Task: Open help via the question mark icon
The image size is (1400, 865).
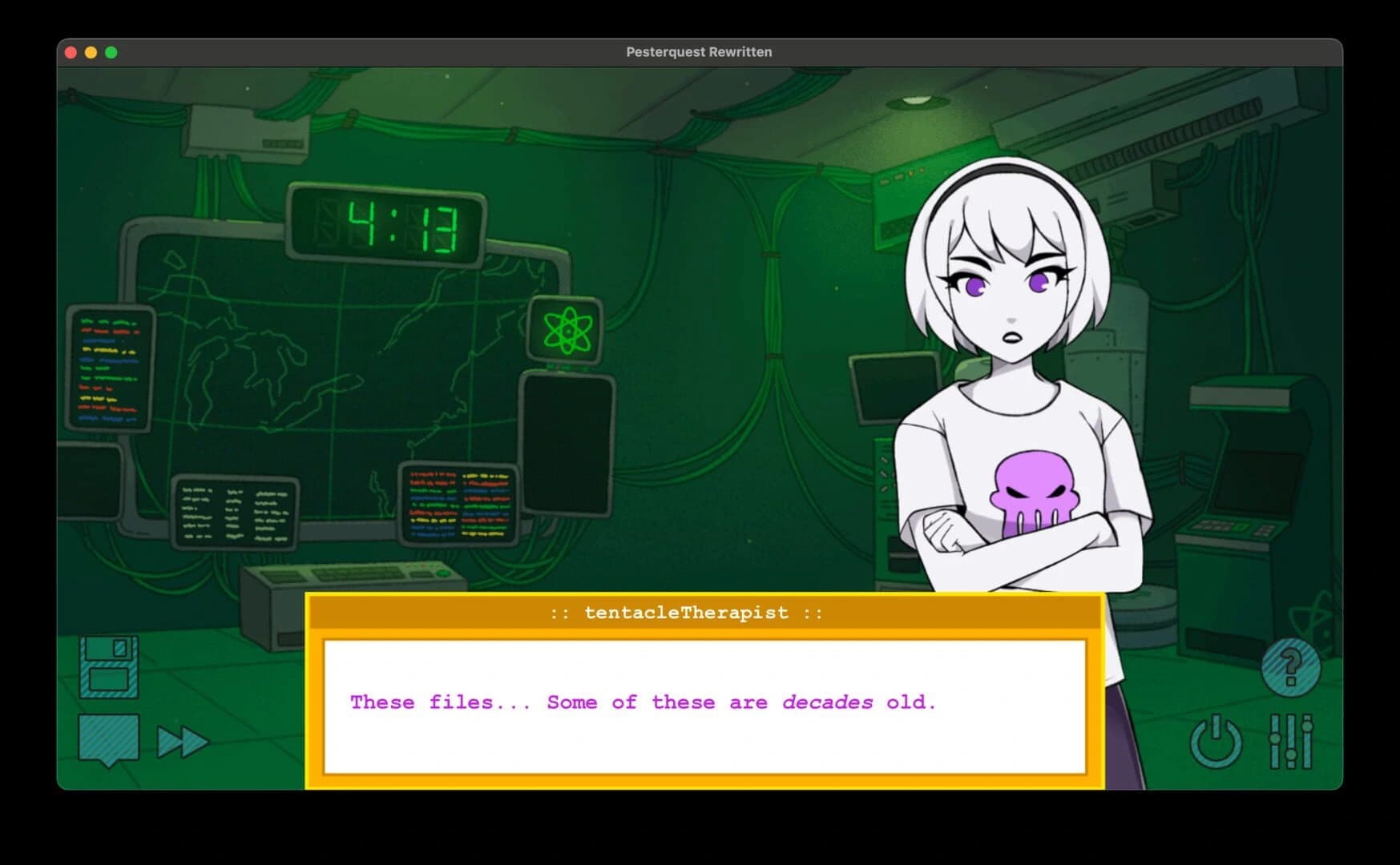Action: [1291, 670]
